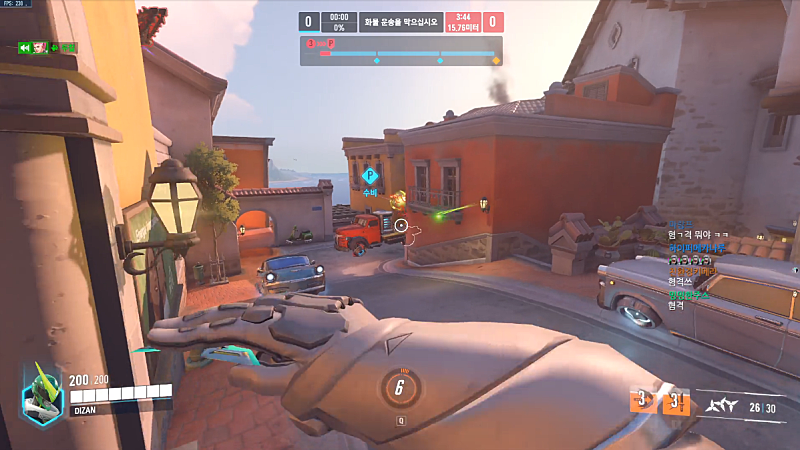Click the voice chat speaker indicator
This screenshot has width=800, height=450.
coord(22,47)
